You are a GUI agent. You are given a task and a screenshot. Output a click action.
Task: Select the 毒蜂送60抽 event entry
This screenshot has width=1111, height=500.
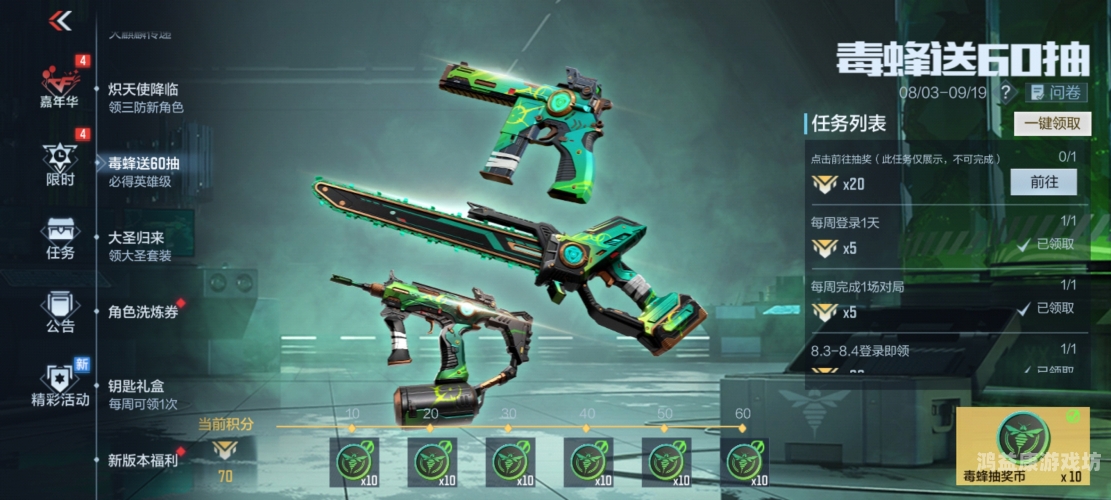[145, 171]
